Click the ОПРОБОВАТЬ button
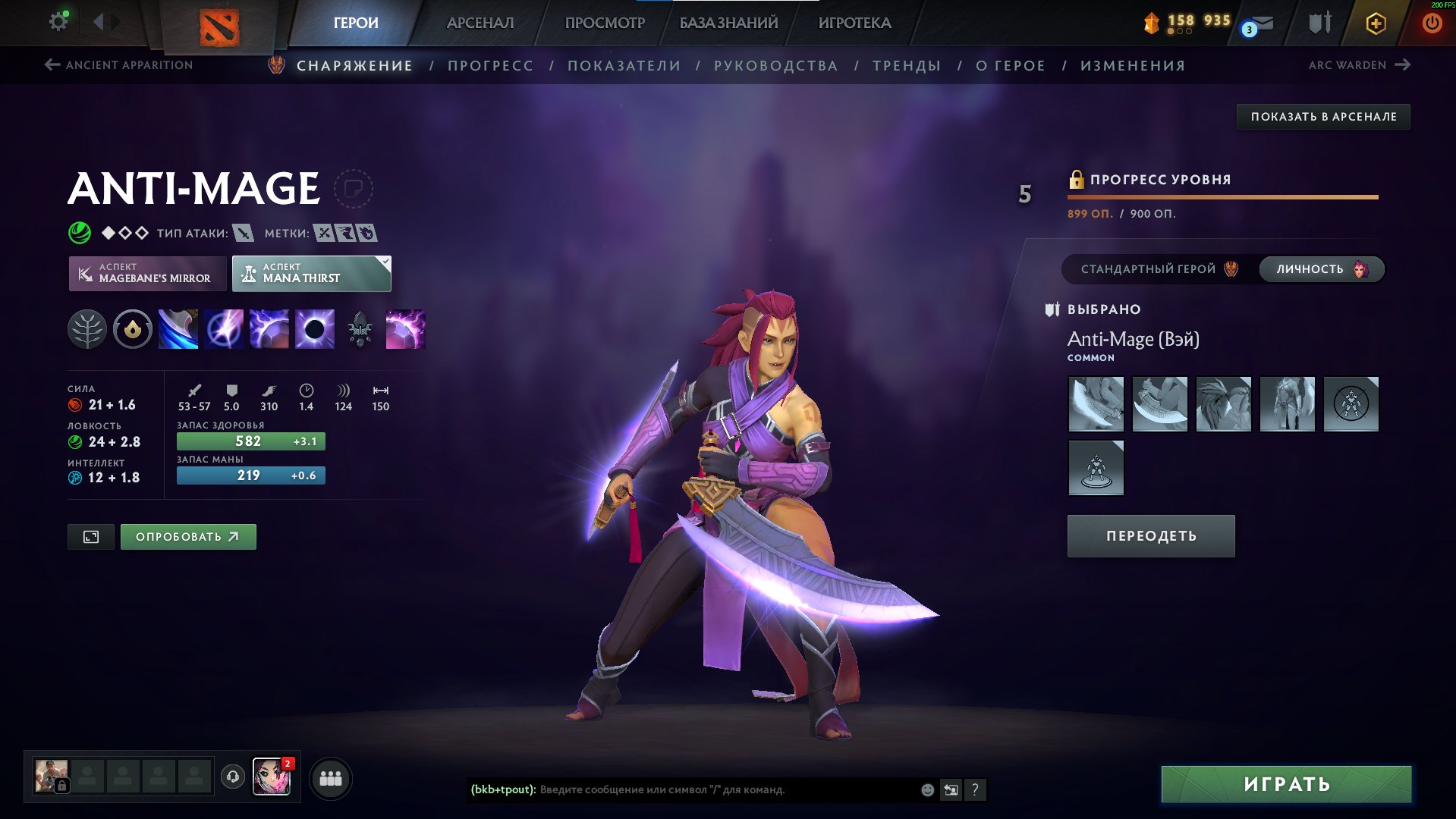 [187, 536]
